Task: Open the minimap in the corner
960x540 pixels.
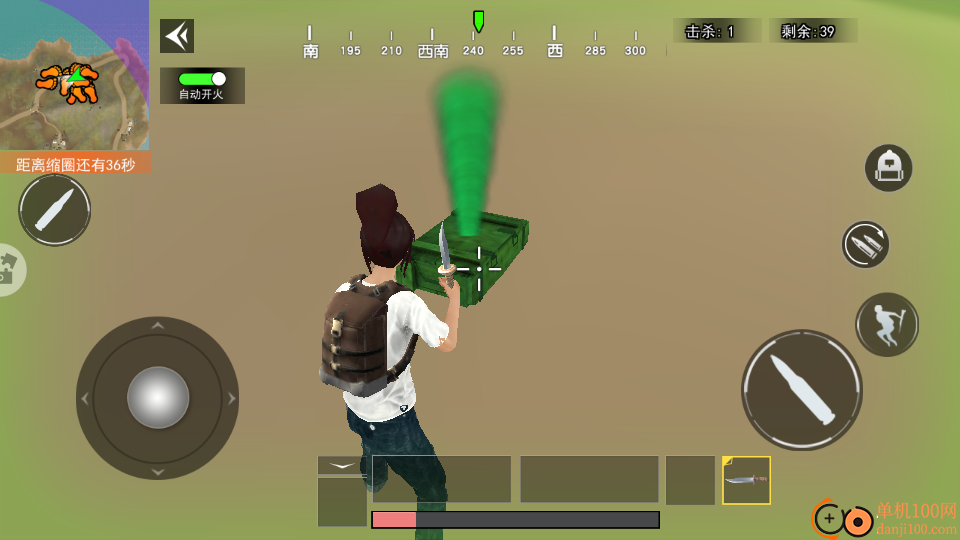Action: (x=74, y=76)
